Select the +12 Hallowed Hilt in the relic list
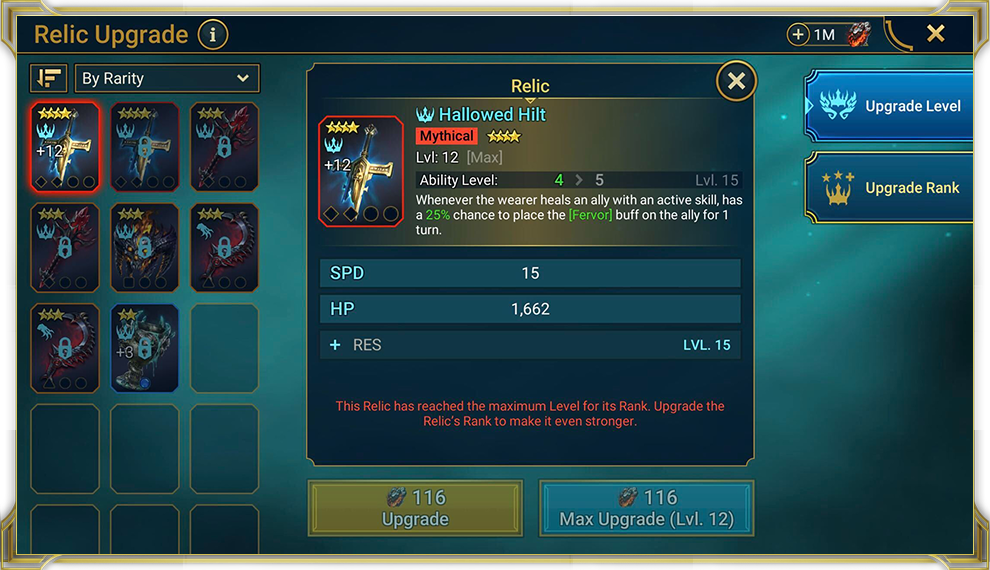 point(65,146)
